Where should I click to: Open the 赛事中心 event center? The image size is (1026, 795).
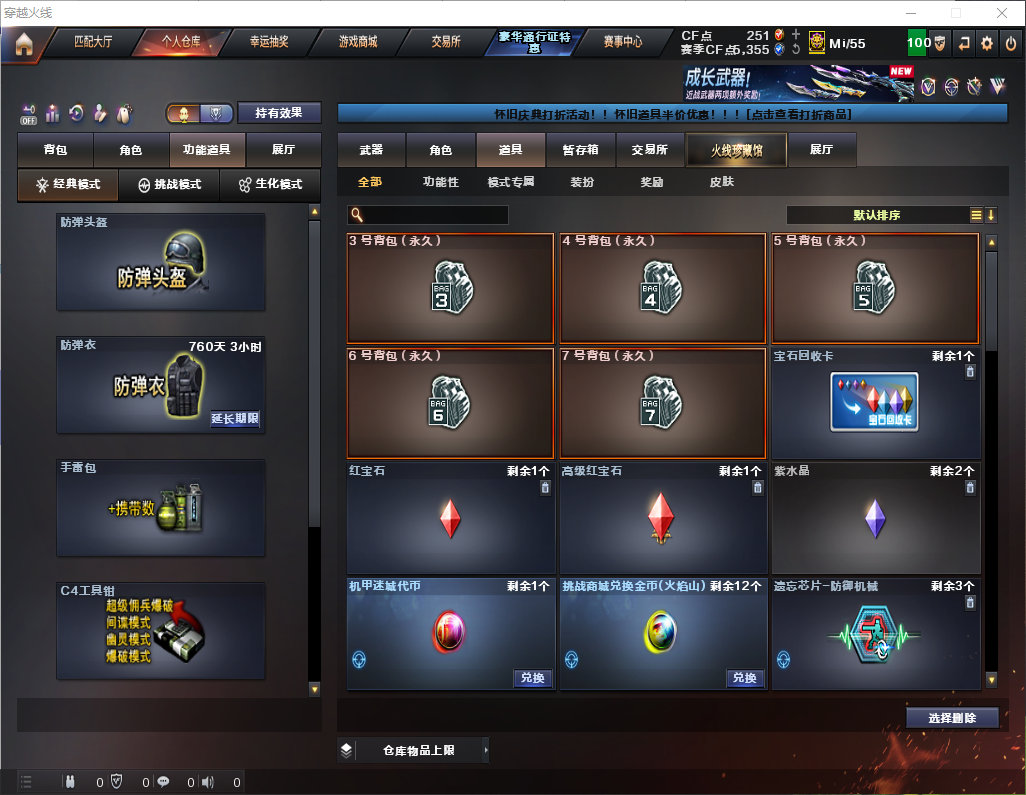click(622, 42)
